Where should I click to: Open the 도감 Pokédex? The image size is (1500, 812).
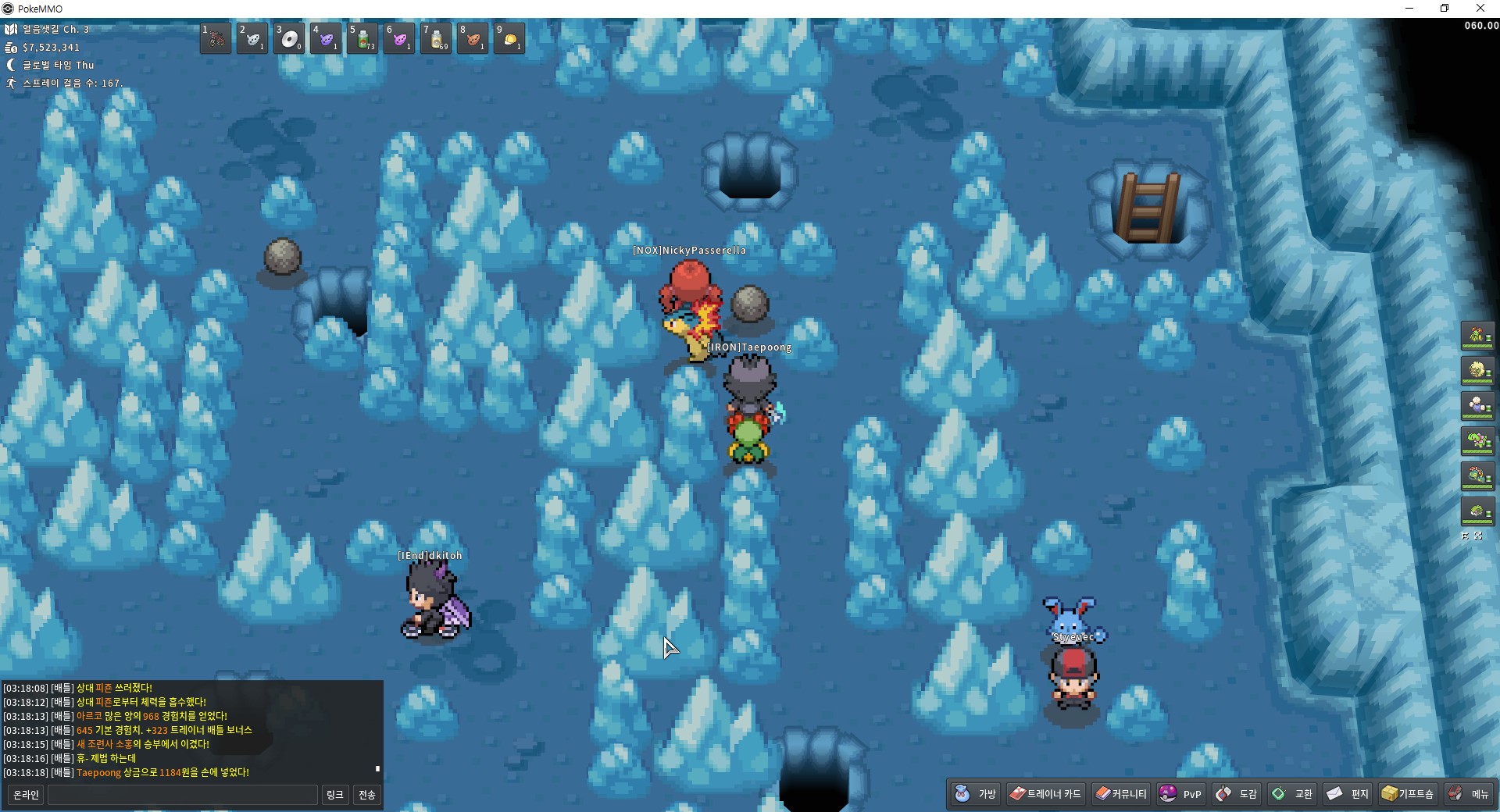(1237, 794)
